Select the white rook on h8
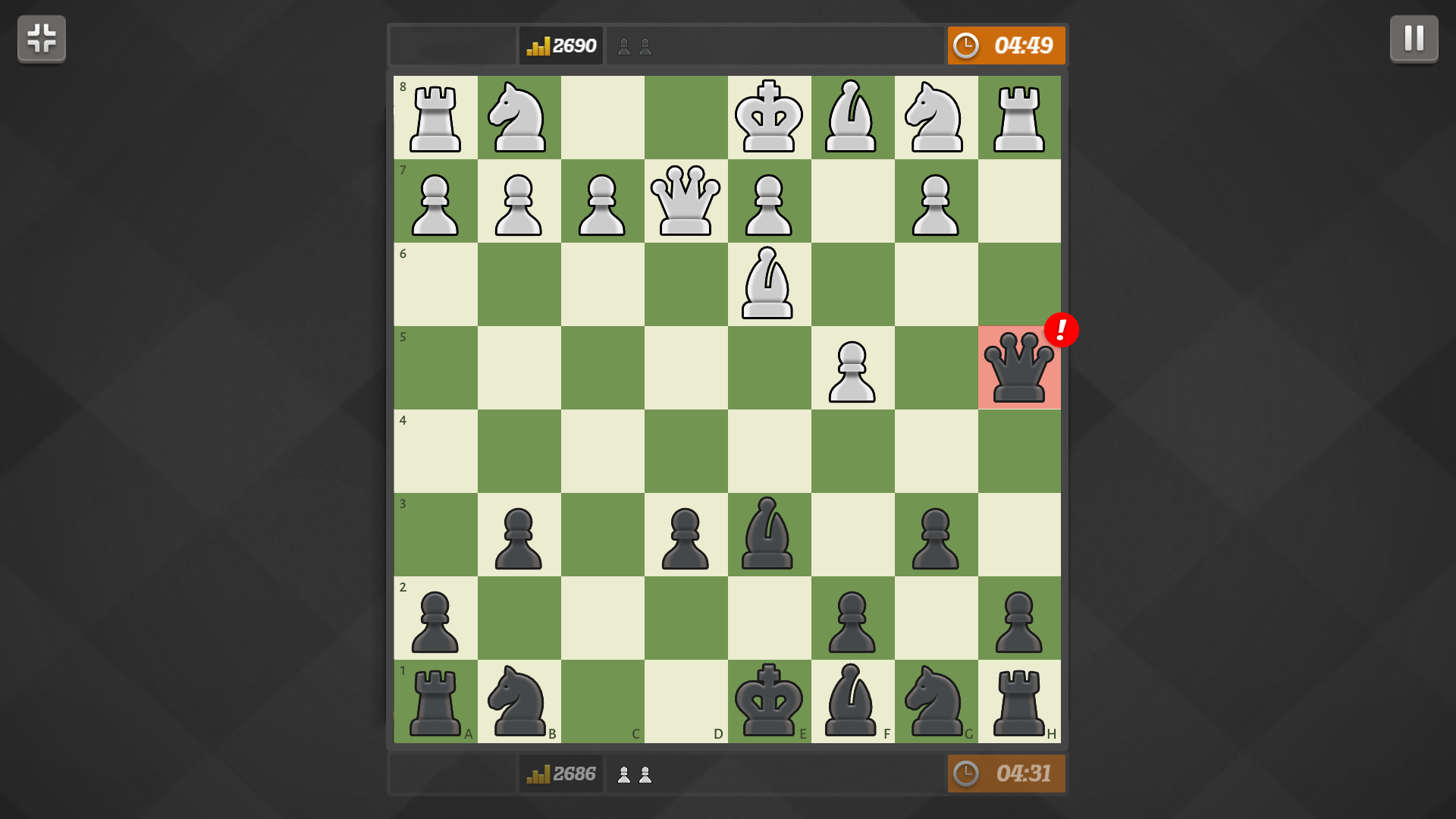This screenshot has height=819, width=1456. coord(1019,118)
